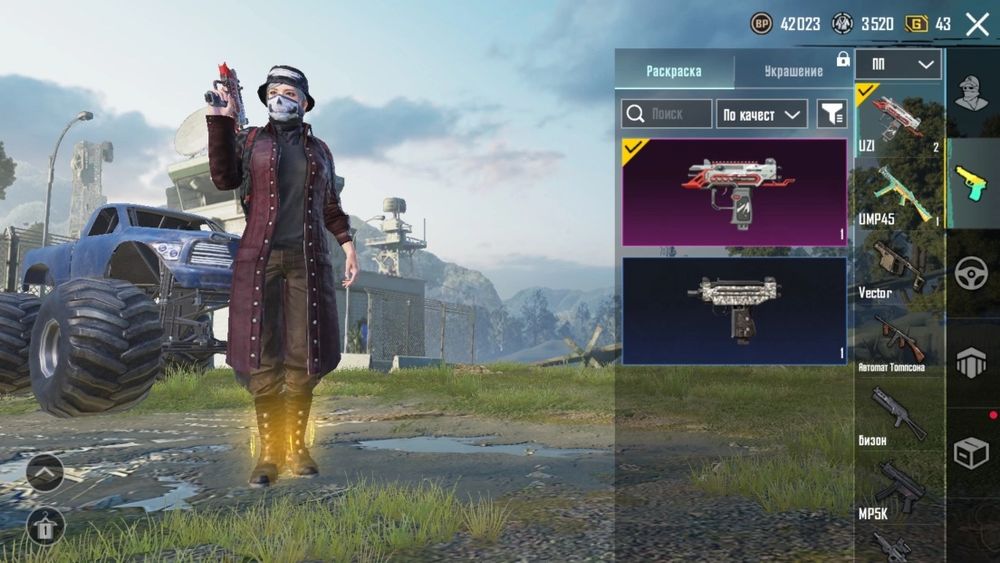Pick the UMP45 from the weapon list
Image resolution: width=1000 pixels, height=563 pixels.
click(x=899, y=193)
